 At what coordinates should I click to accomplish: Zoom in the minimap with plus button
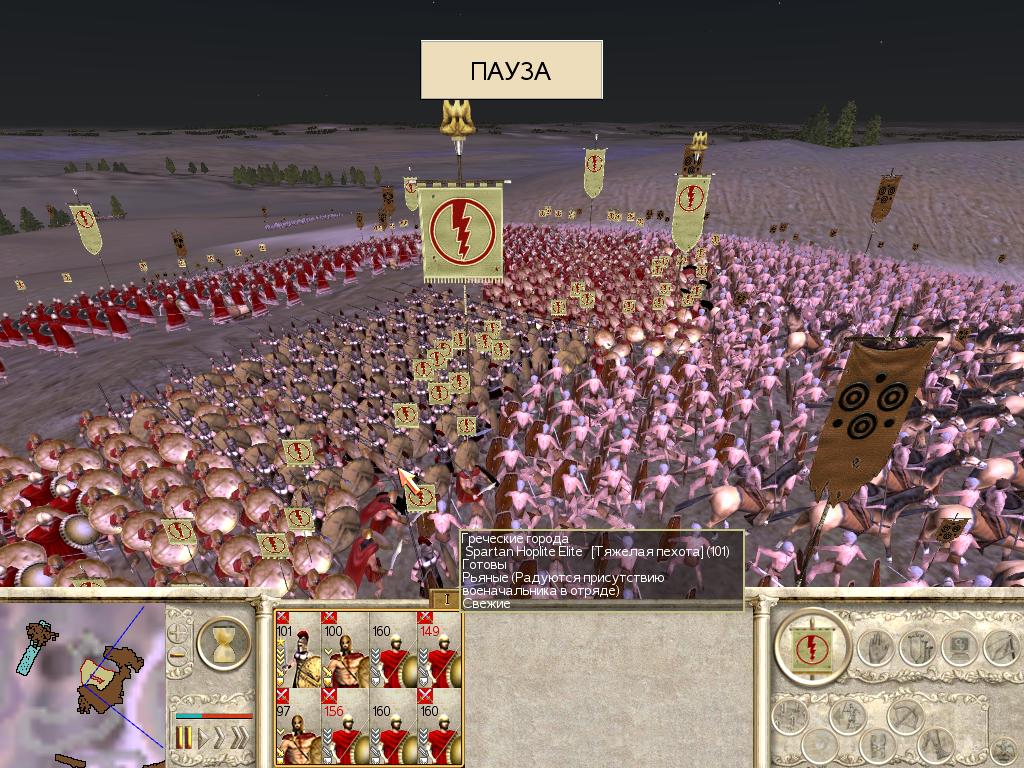click(x=179, y=633)
